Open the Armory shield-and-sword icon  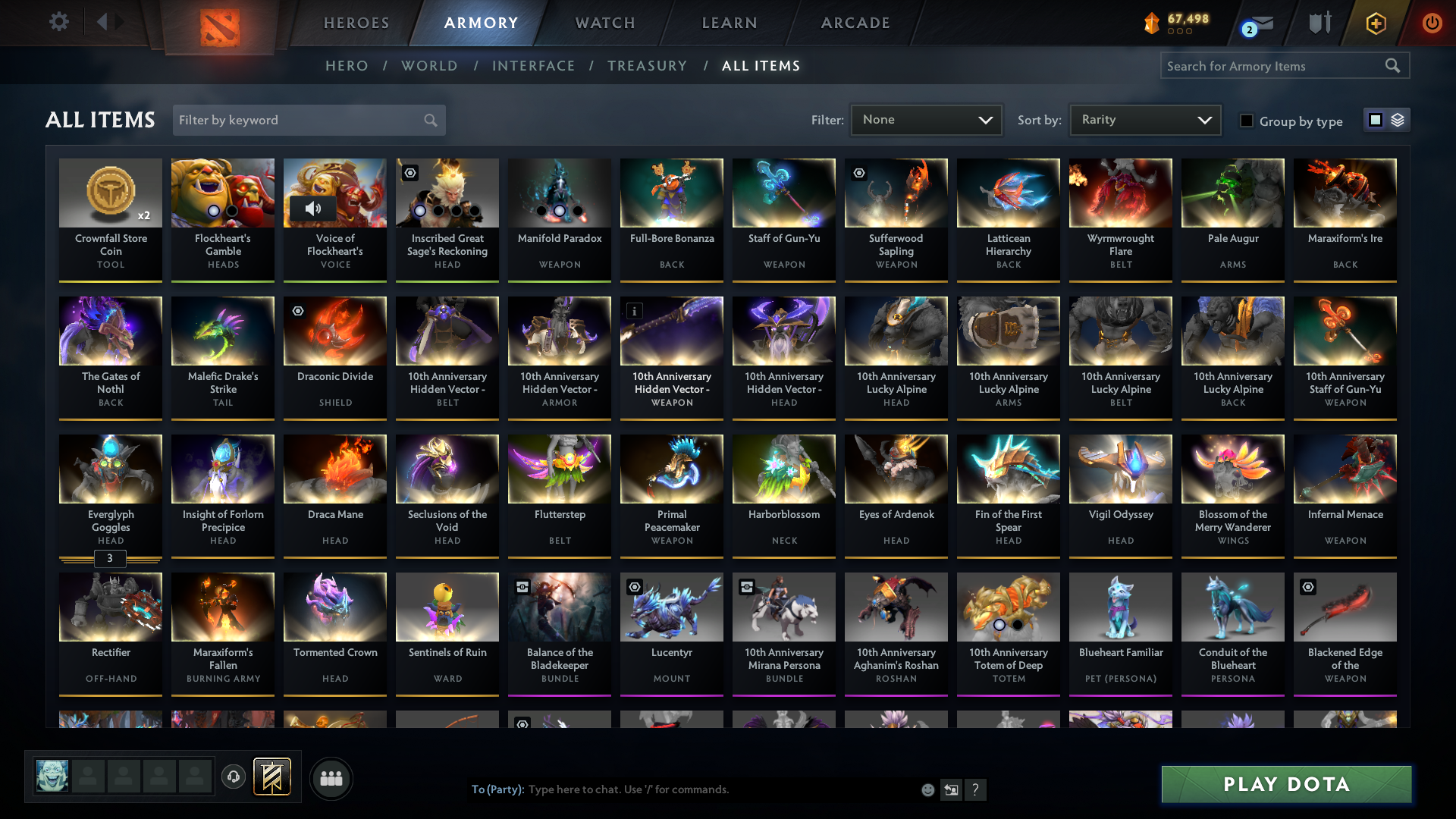point(1319,23)
